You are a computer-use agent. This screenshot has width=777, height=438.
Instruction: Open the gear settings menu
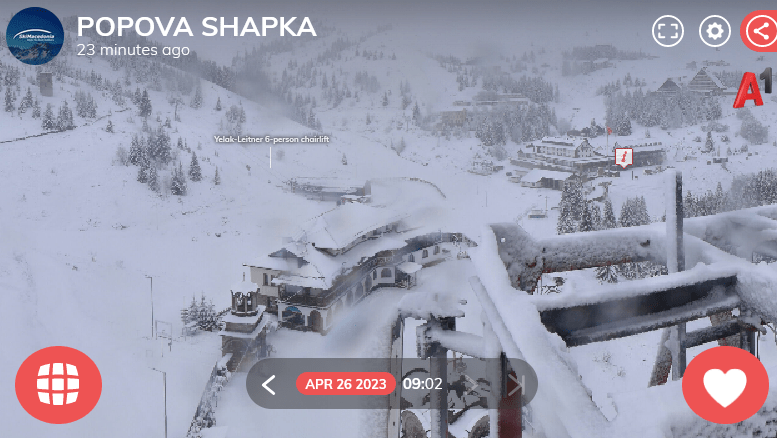pos(715,31)
